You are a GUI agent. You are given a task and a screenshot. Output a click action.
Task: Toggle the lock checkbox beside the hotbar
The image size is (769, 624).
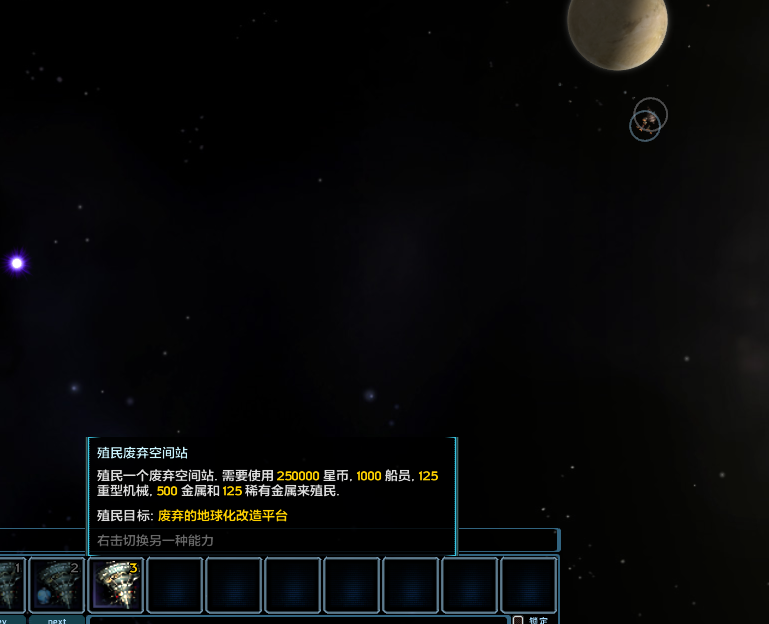tap(518, 620)
